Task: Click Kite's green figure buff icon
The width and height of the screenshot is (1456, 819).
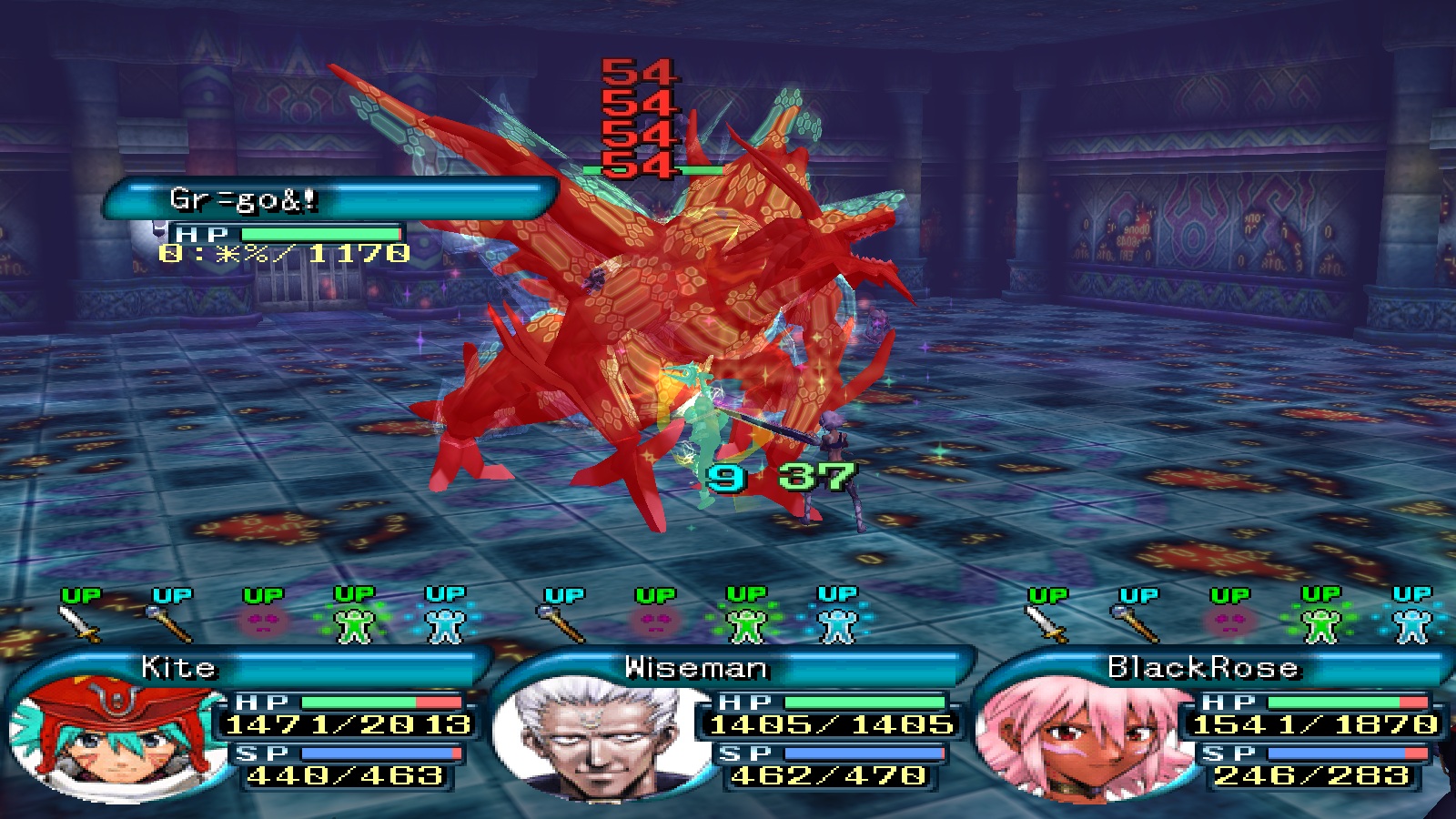Action: tap(355, 623)
